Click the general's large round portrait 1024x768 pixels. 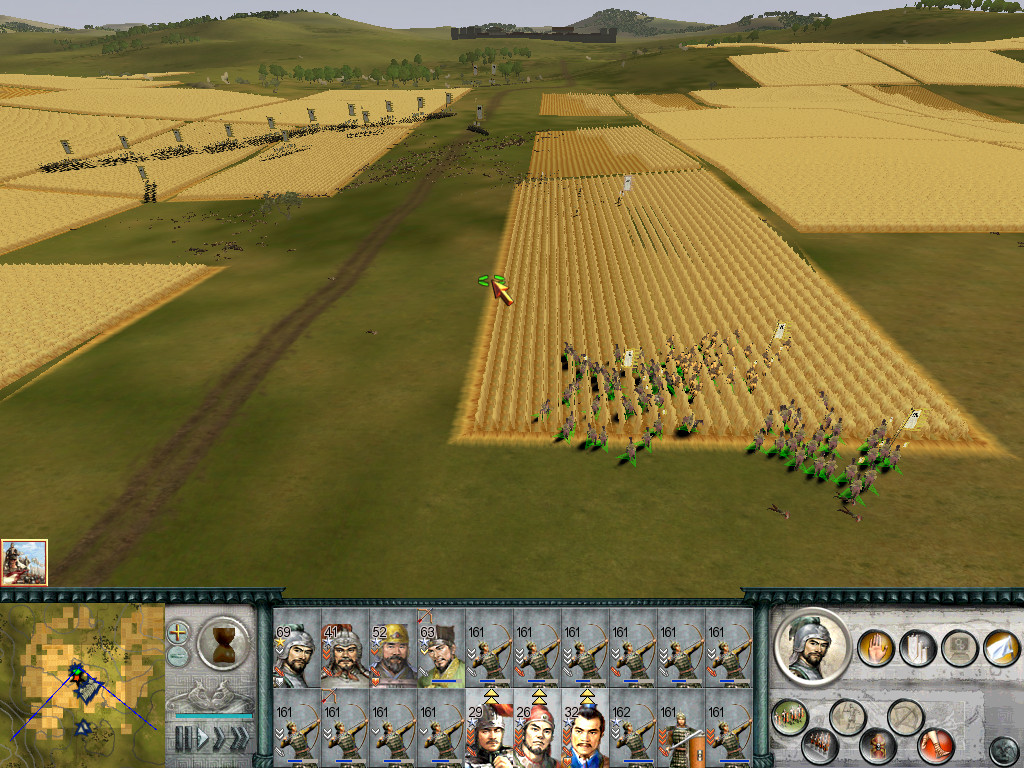tap(812, 647)
